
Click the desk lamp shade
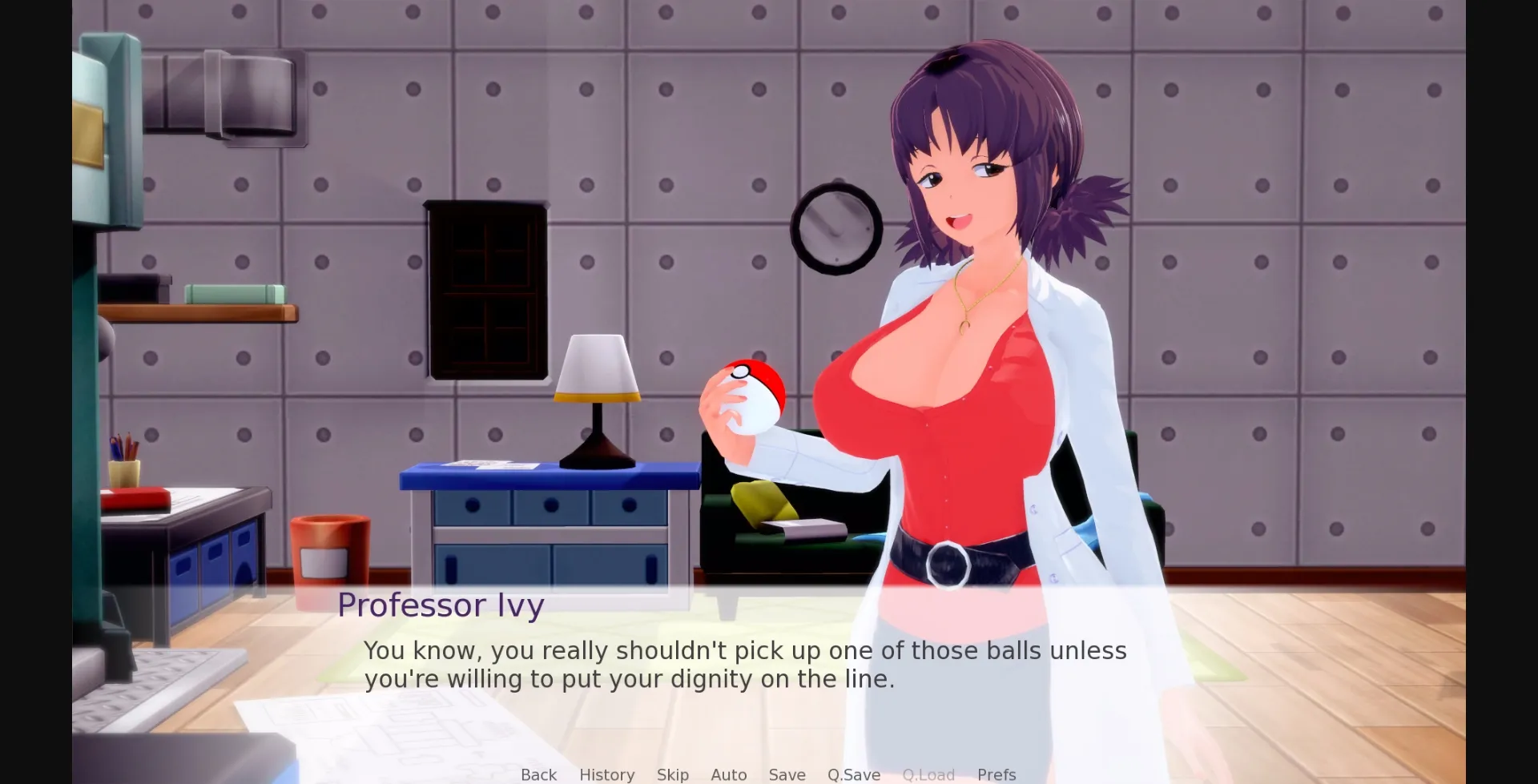(597, 368)
